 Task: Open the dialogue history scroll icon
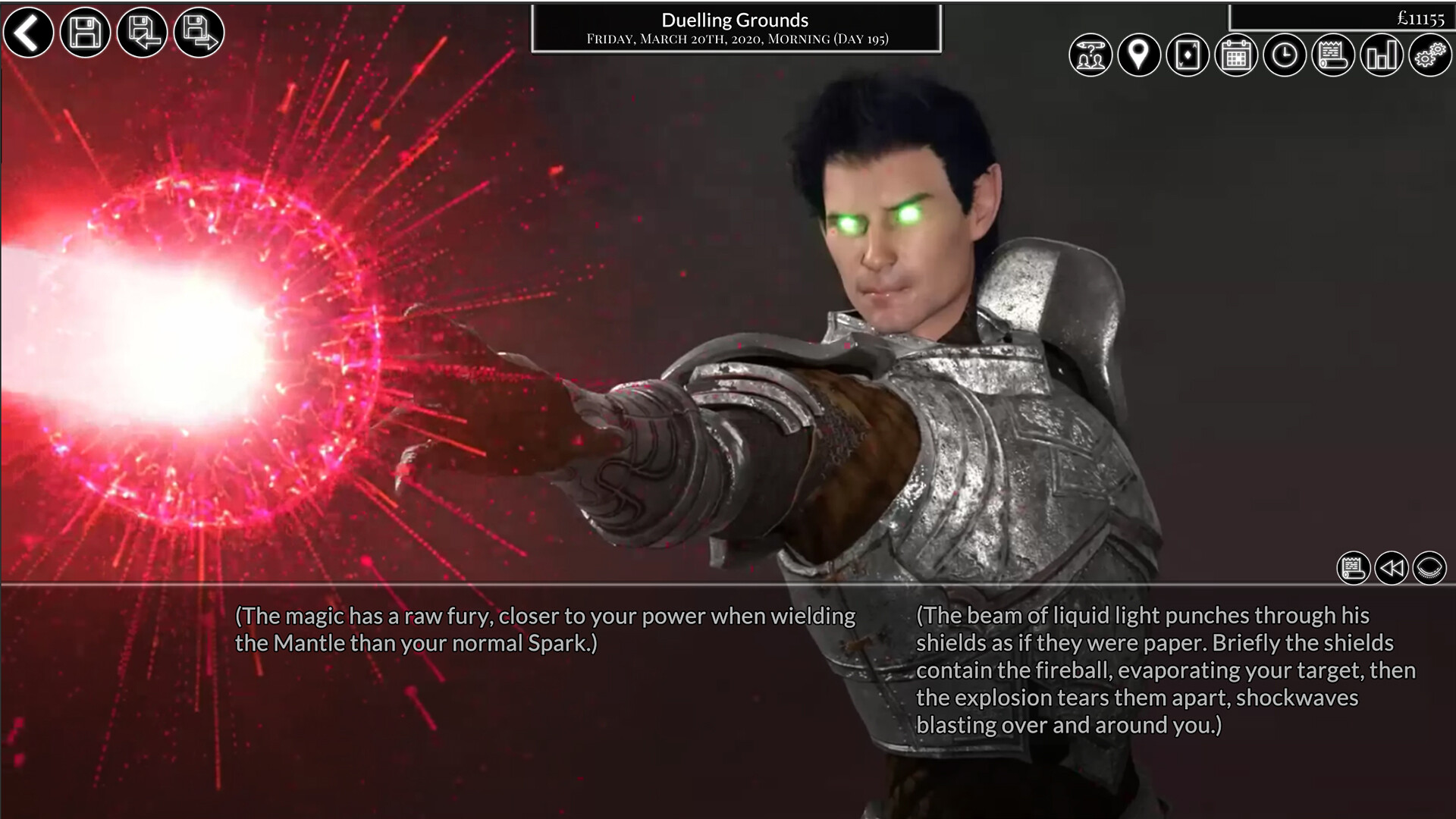(1354, 568)
